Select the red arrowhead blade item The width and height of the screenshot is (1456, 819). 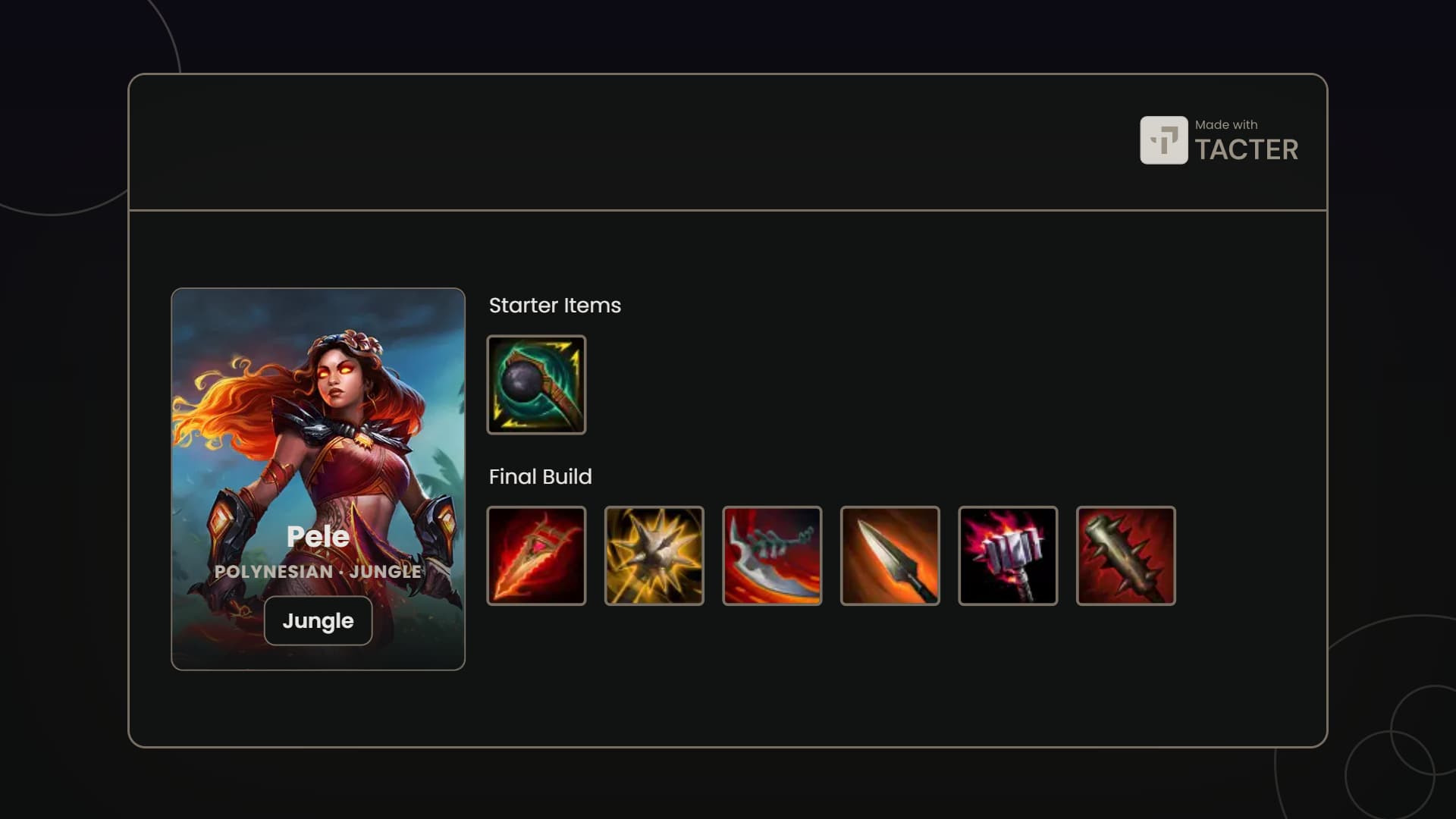click(536, 556)
